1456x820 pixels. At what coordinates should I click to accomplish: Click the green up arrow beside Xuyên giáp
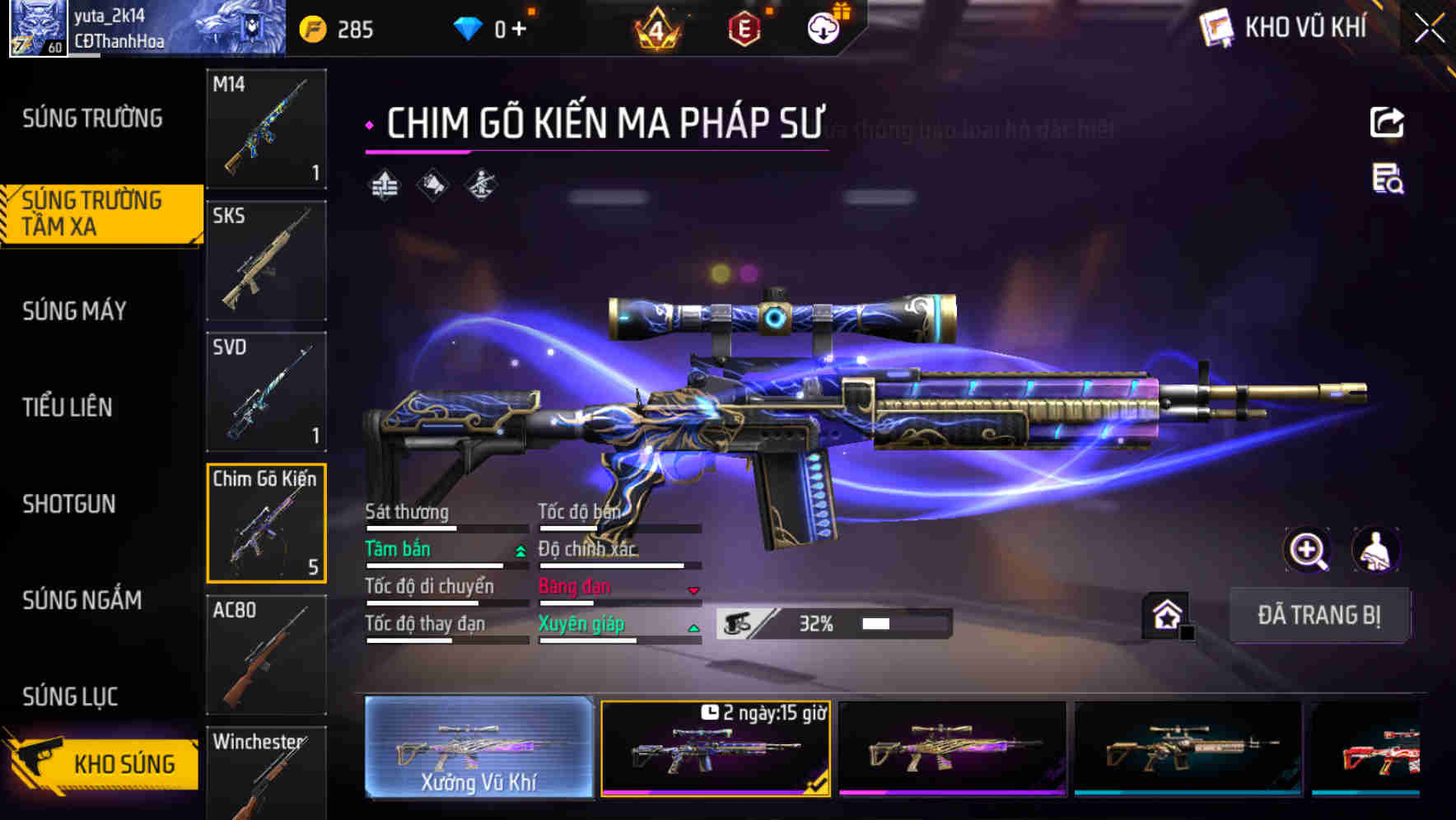694,627
